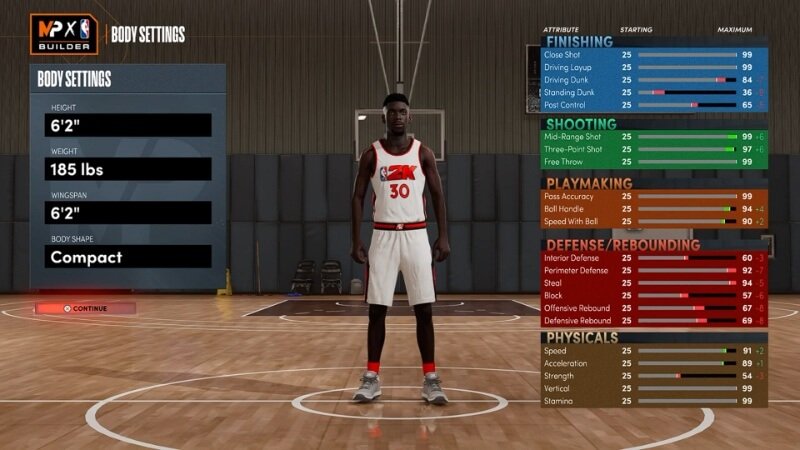
Task: Open the Body Shape option set to Compact
Action: [x=128, y=257]
